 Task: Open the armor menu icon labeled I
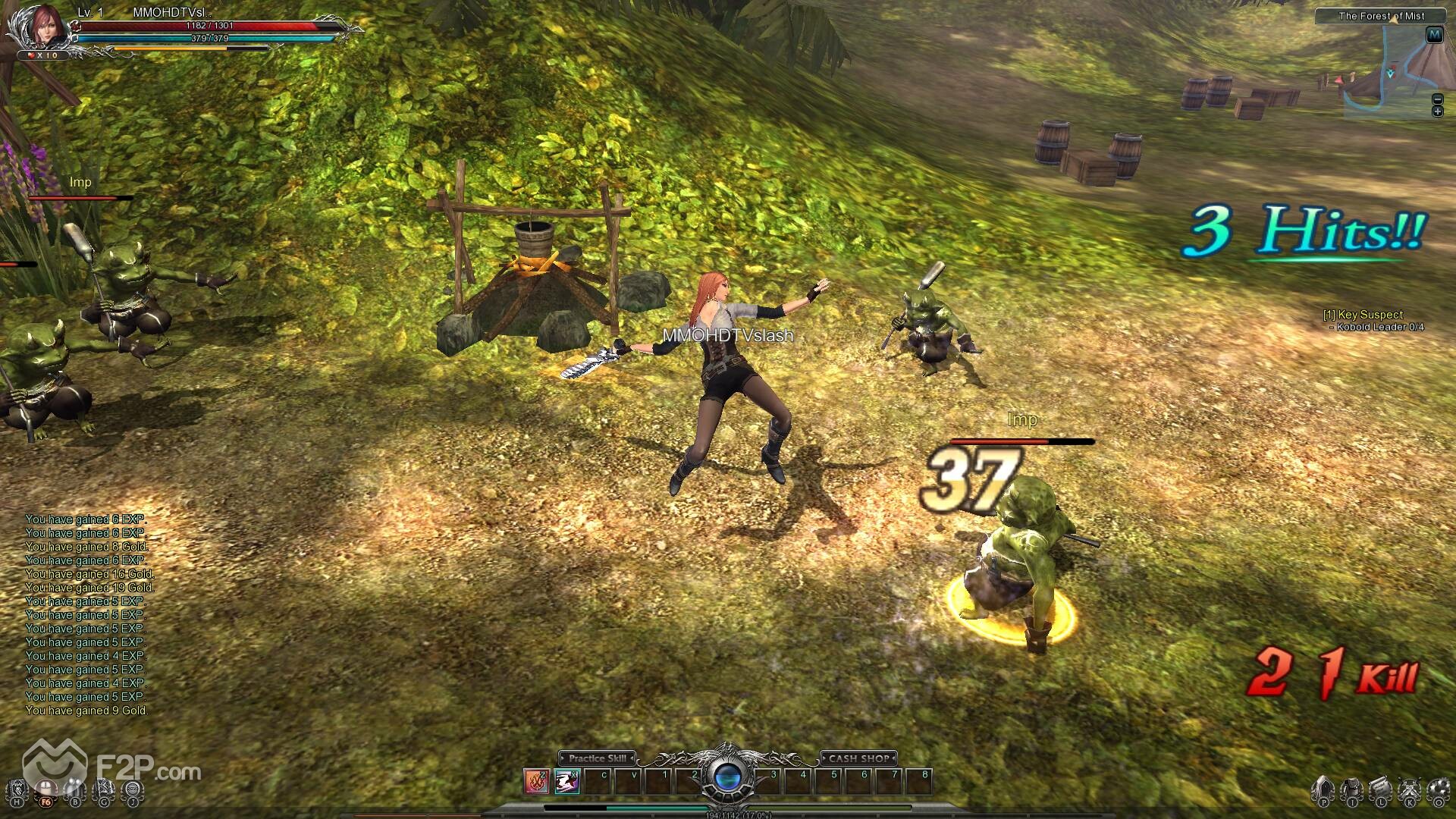click(x=1351, y=791)
